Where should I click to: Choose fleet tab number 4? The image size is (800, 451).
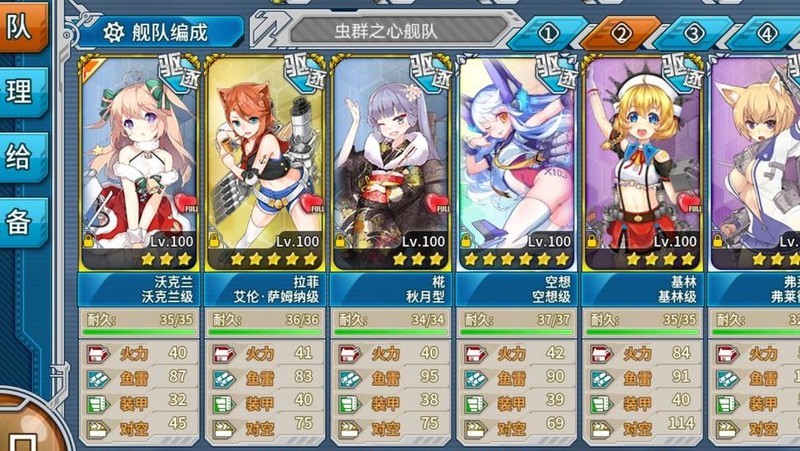[767, 33]
